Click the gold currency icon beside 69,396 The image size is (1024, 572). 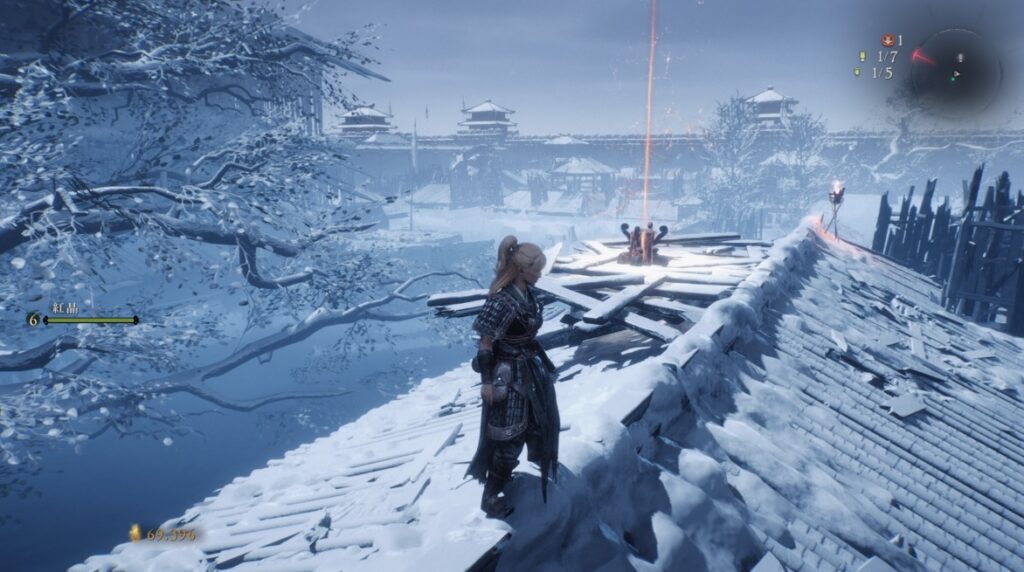134,534
